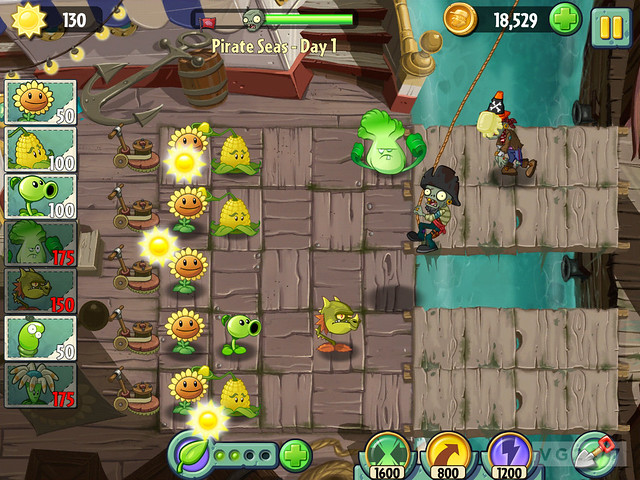Image resolution: width=640 pixels, height=480 pixels.
Task: Select the Sunflower seed packet
Action: (x=40, y=102)
